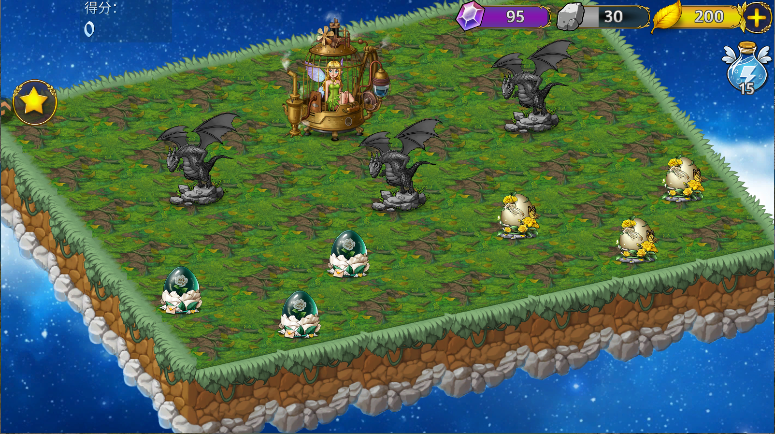Open the gold star button
Viewport: 775px width, 434px height.
pos(34,102)
